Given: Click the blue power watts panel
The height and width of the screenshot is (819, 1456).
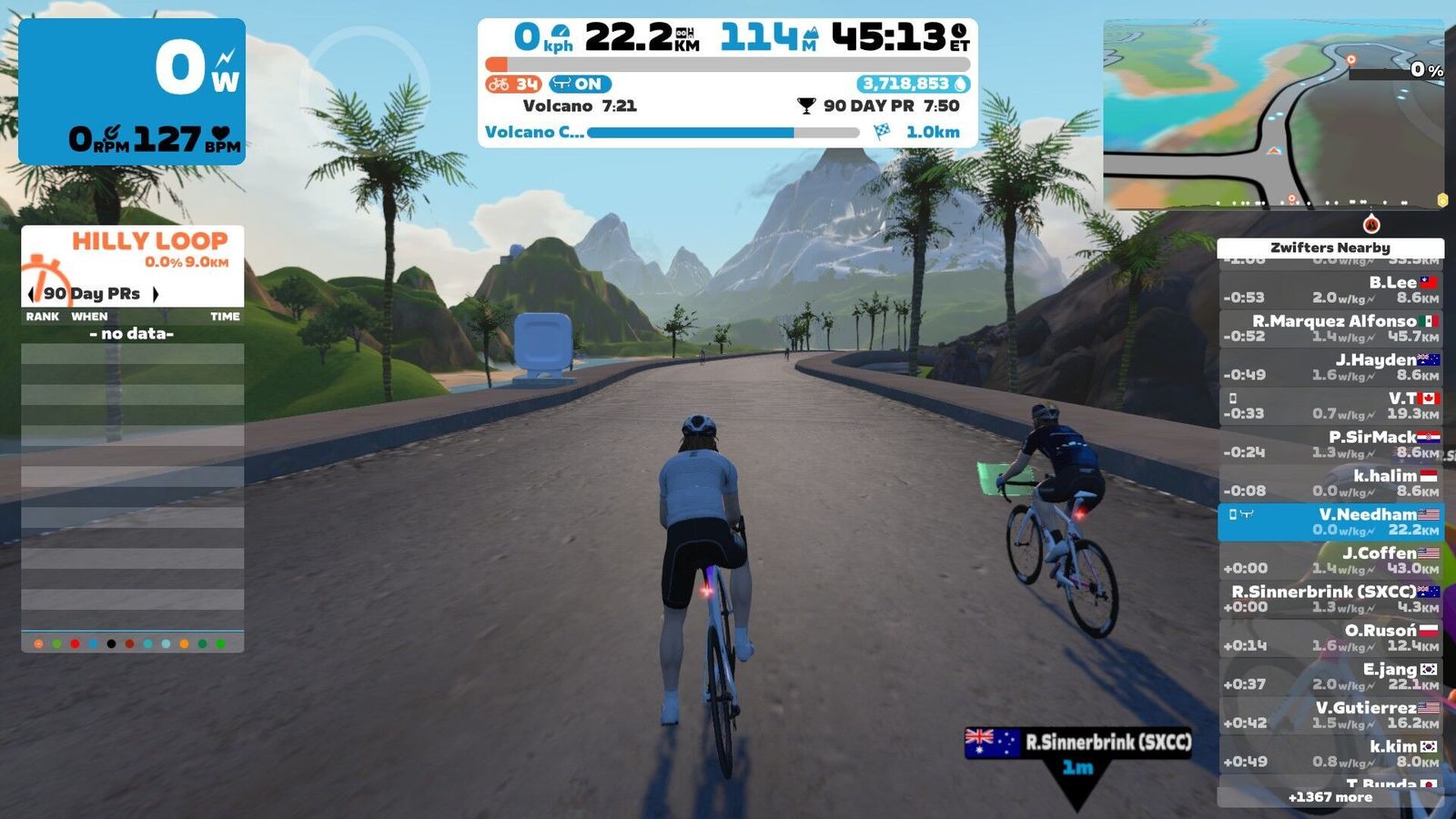Looking at the screenshot, I should pos(132,91).
